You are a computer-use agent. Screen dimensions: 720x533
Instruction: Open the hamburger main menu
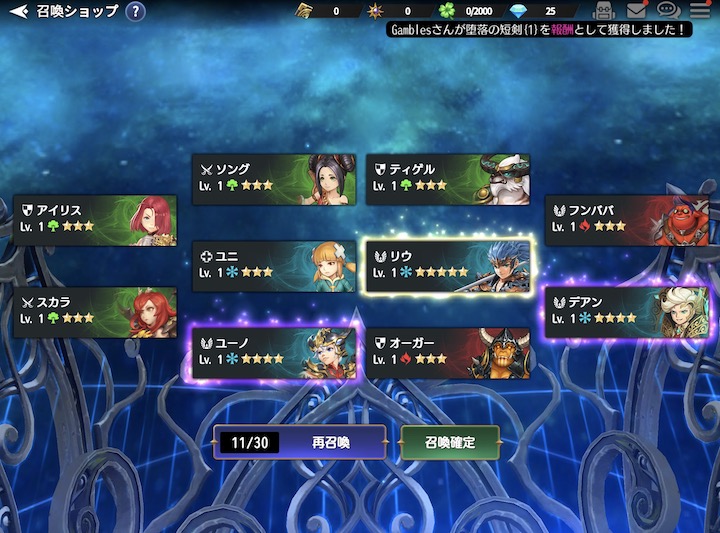699,11
